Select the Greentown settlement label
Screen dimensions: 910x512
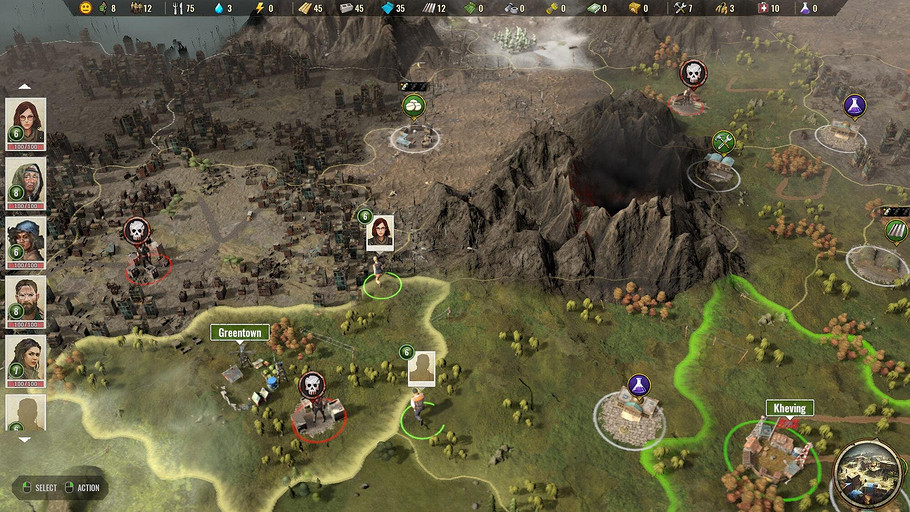tap(240, 333)
